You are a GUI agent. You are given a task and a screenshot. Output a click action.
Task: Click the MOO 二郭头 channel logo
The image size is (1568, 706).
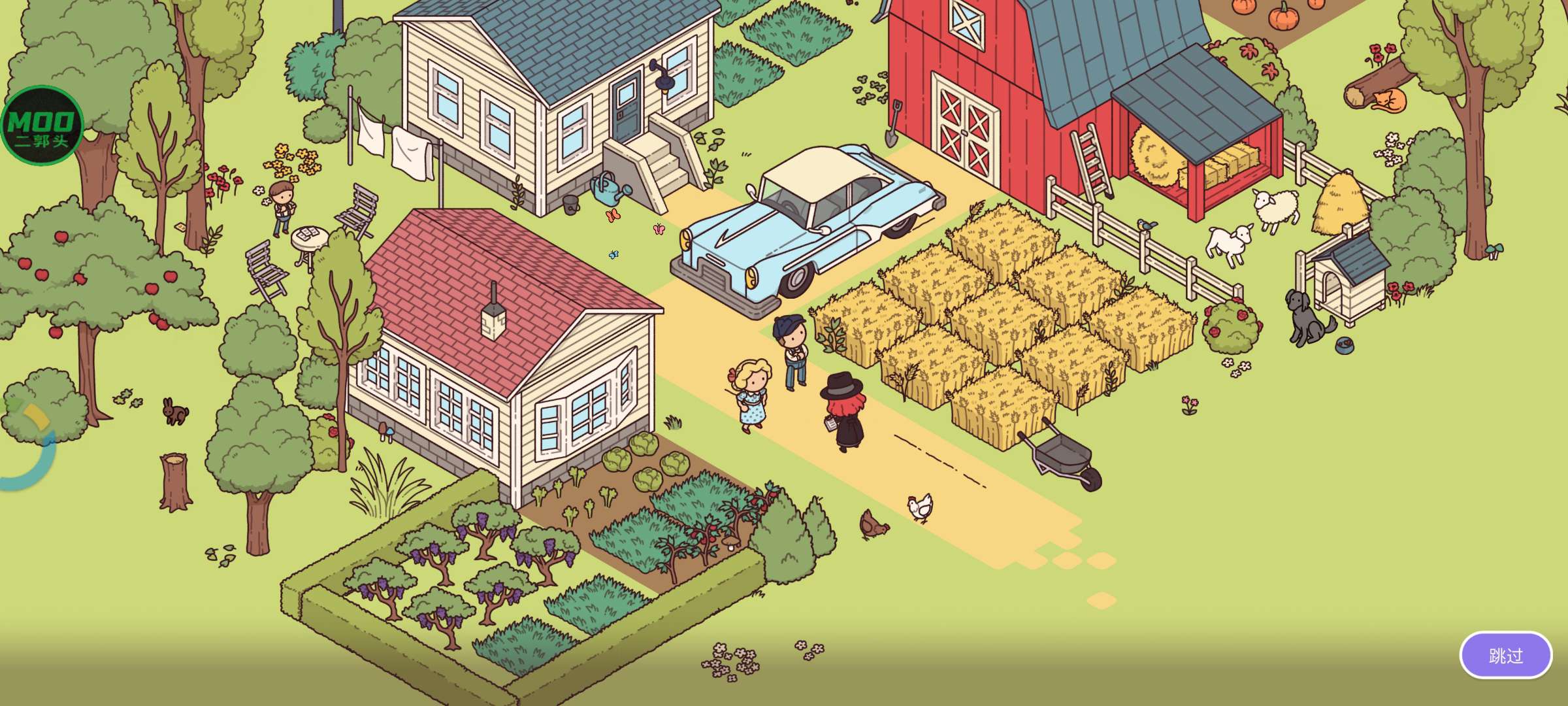pyautogui.click(x=42, y=126)
